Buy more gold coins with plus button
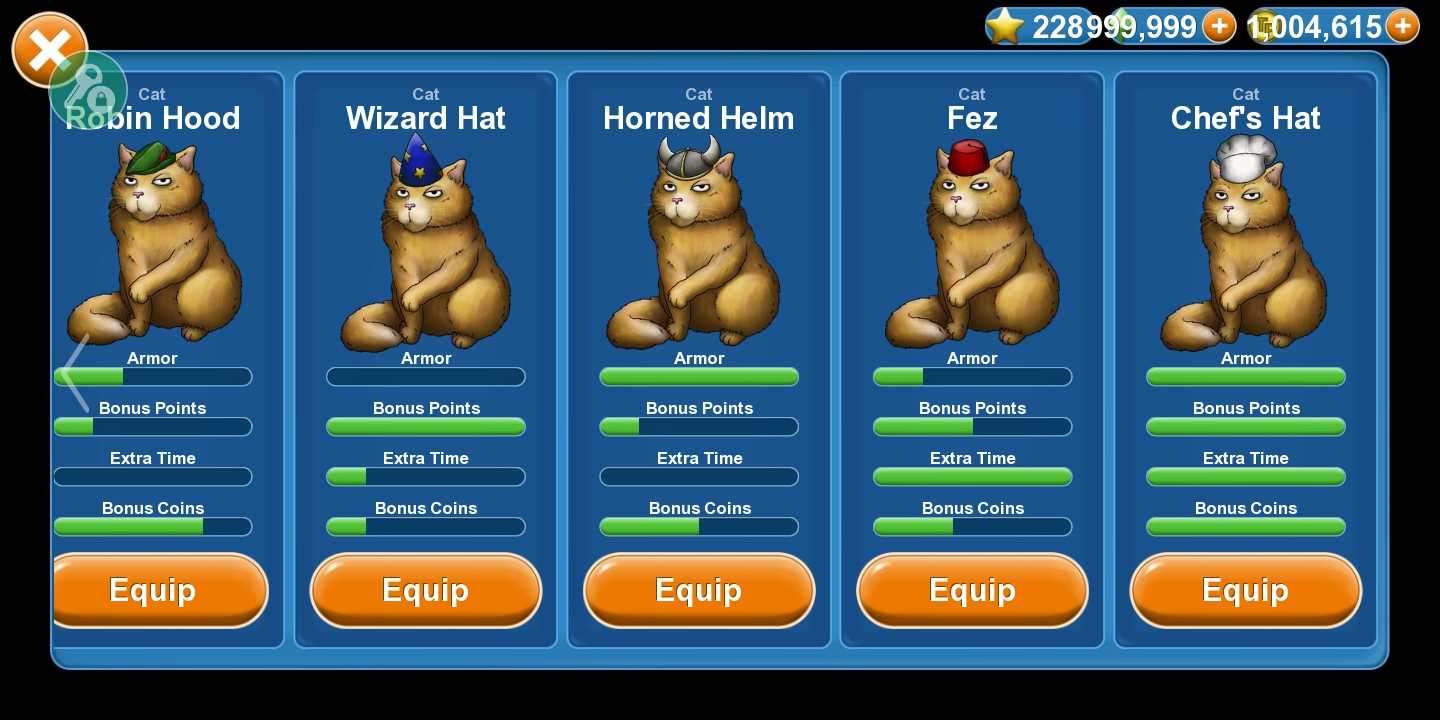 tap(1402, 26)
